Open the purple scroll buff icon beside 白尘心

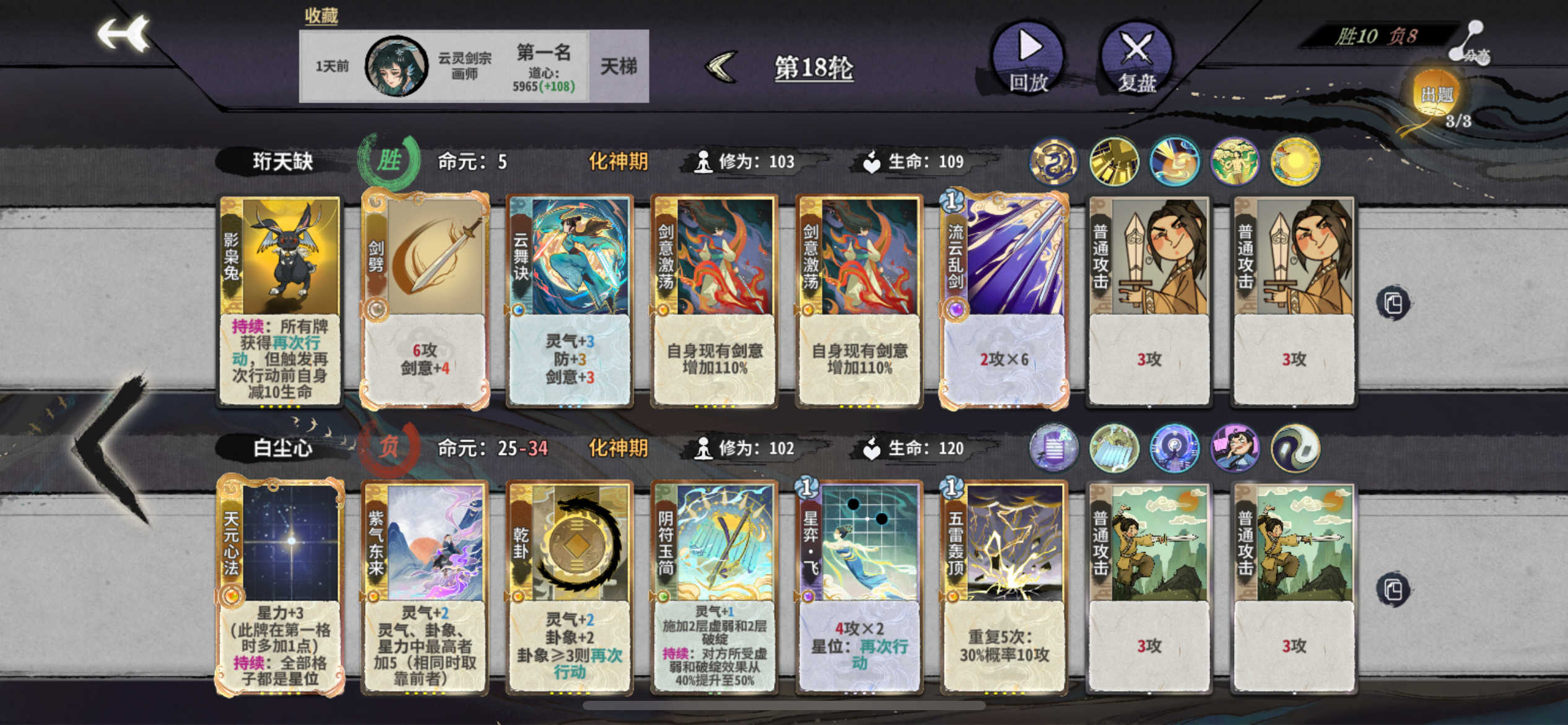pyautogui.click(x=1053, y=448)
